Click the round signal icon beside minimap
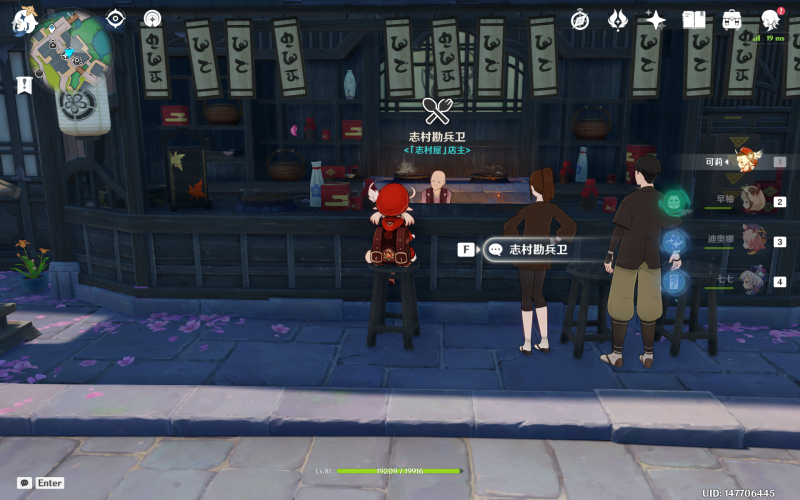The image size is (800, 500). tap(152, 18)
